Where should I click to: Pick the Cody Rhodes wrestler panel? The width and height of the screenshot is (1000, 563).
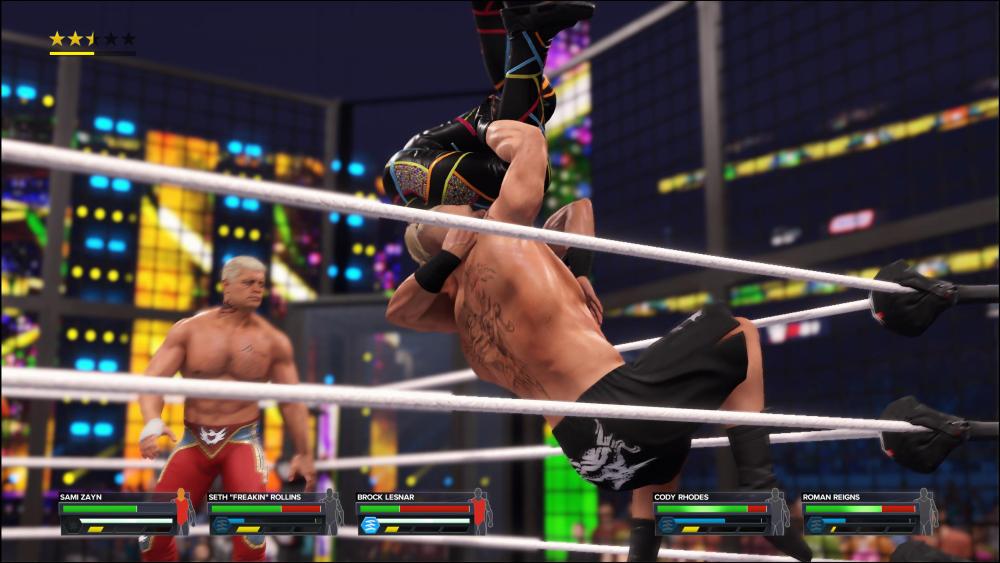(x=720, y=513)
